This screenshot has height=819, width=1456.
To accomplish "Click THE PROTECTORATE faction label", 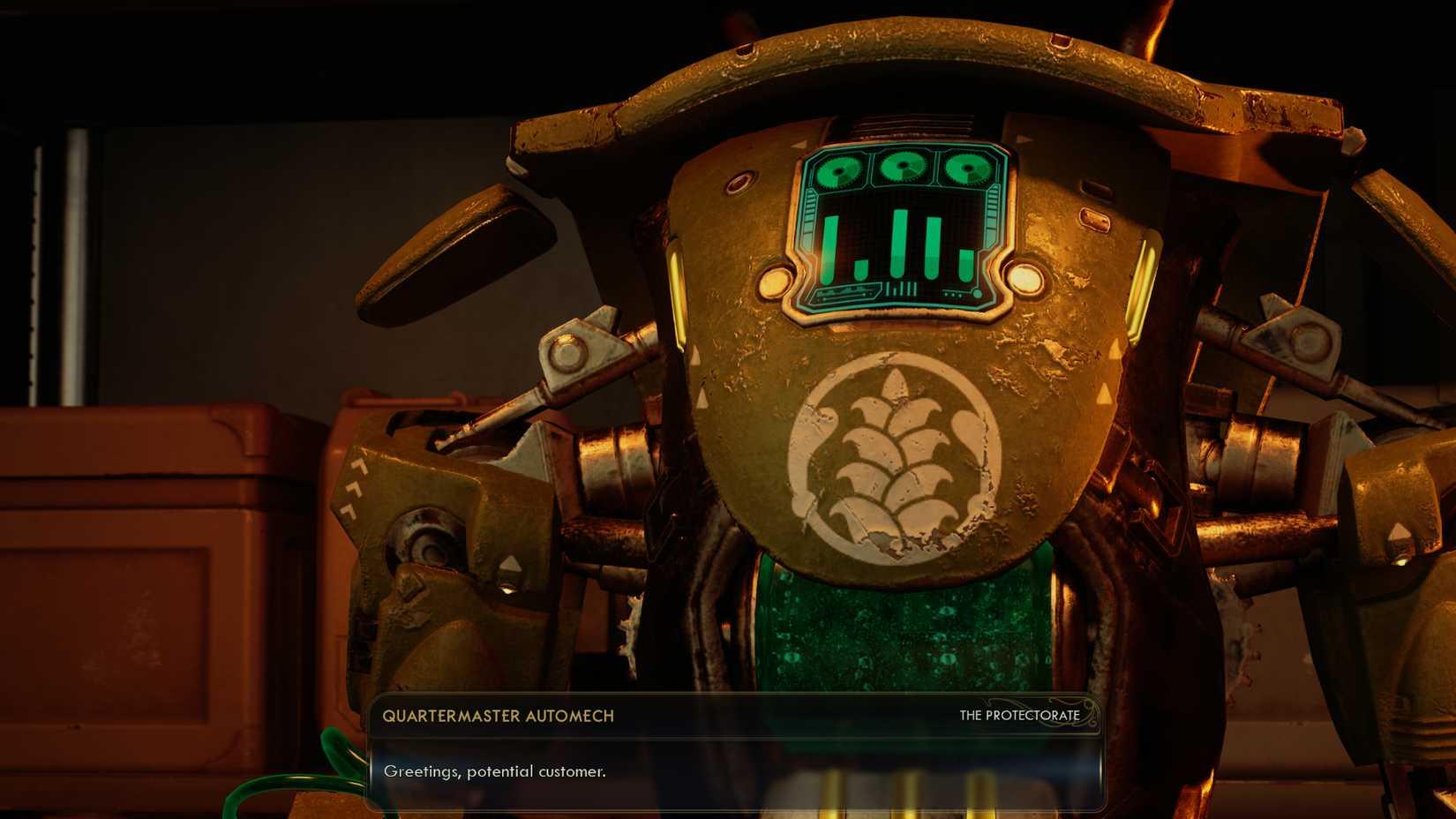I will coord(1017,716).
